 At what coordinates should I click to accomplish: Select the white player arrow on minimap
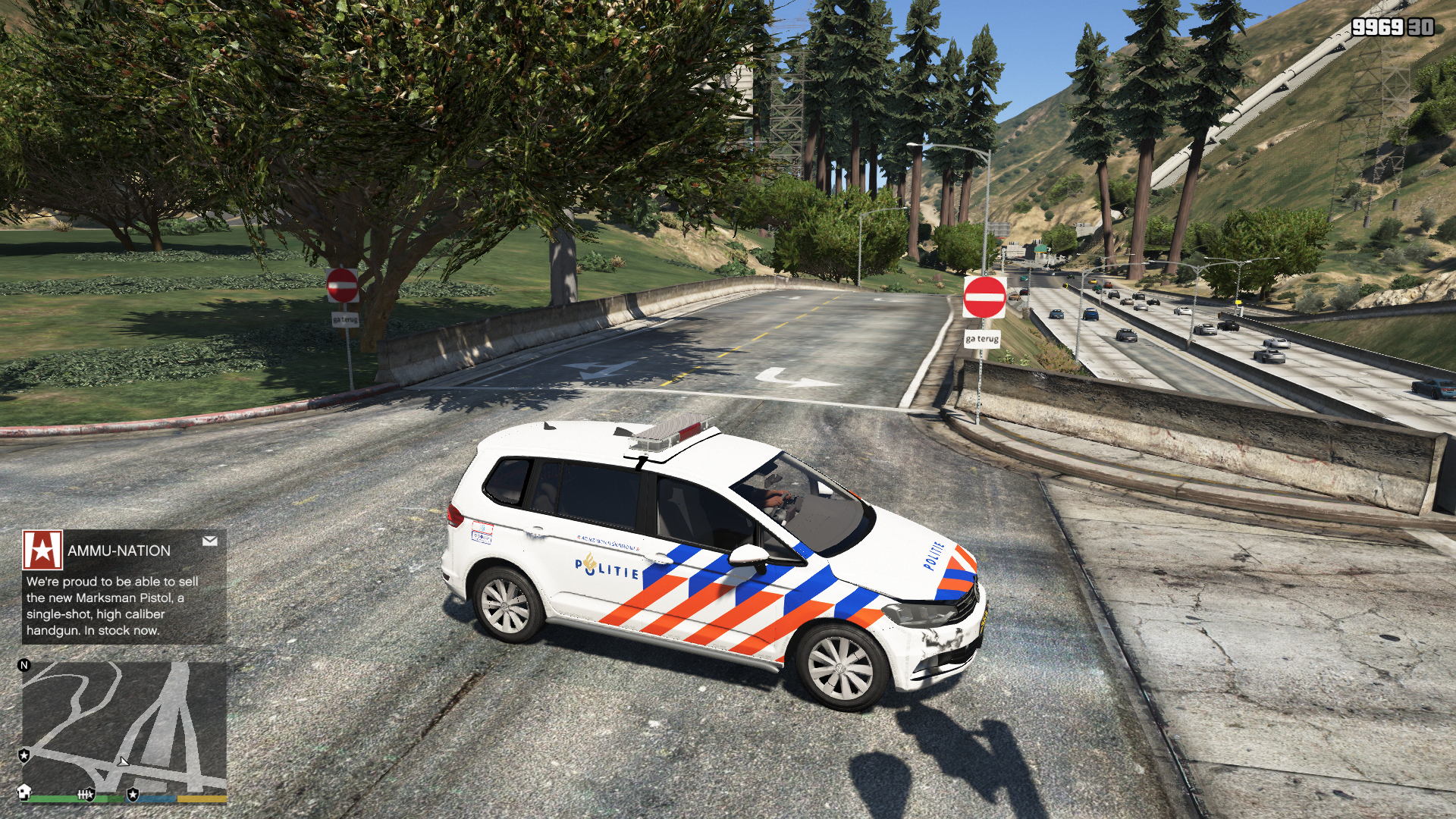pyautogui.click(x=123, y=761)
